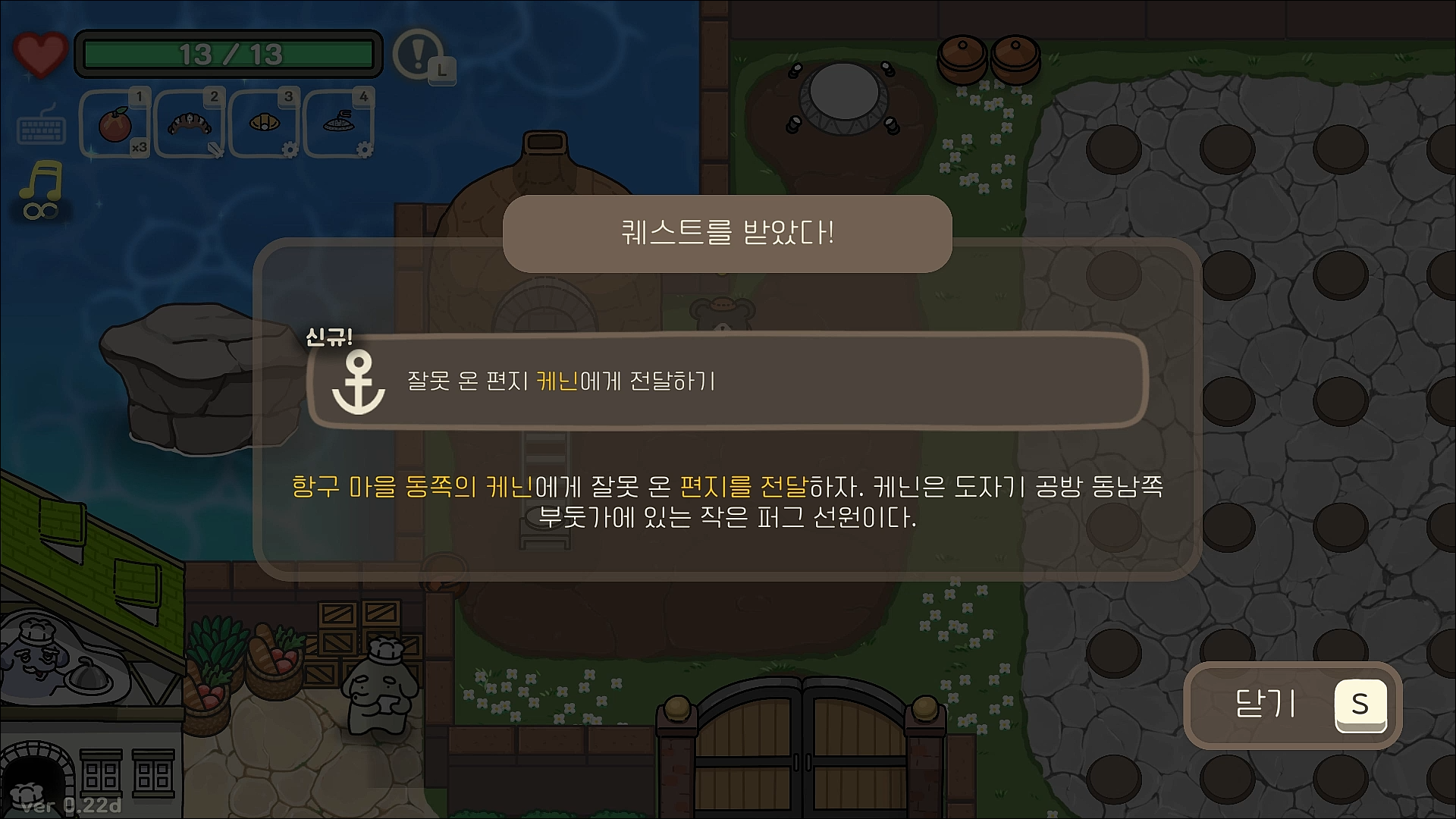
Task: Click the red heart icon beside the health bar
Action: click(39, 53)
